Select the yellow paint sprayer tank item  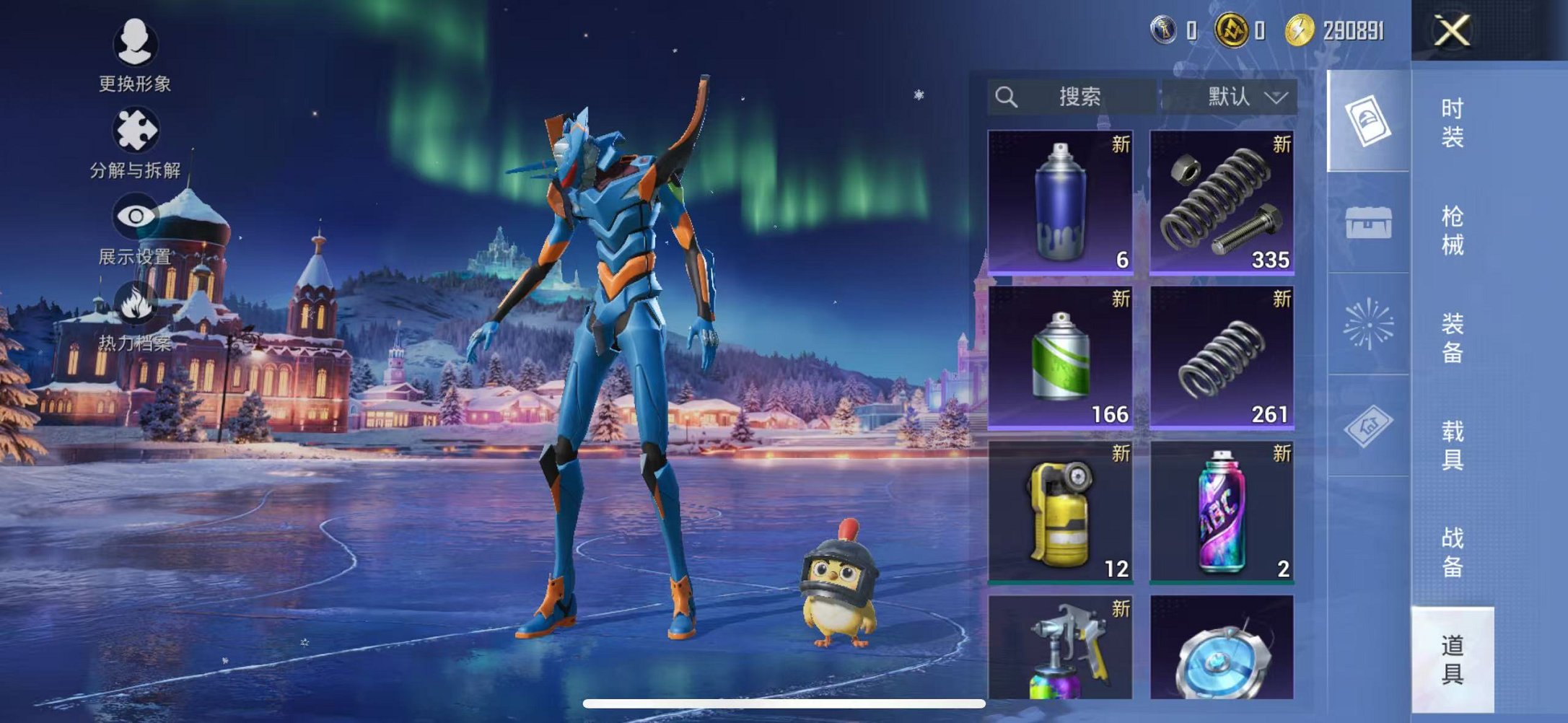tap(1060, 512)
